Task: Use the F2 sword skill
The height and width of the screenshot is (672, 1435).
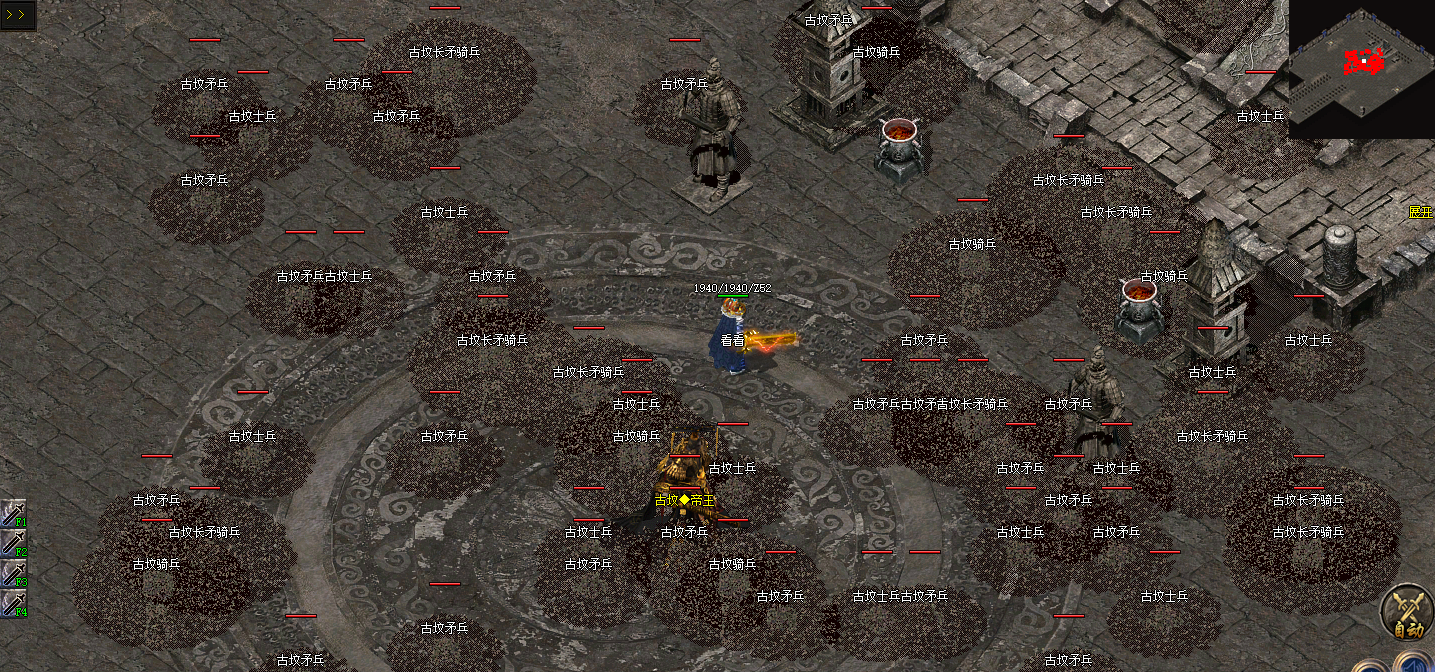Action: point(14,543)
